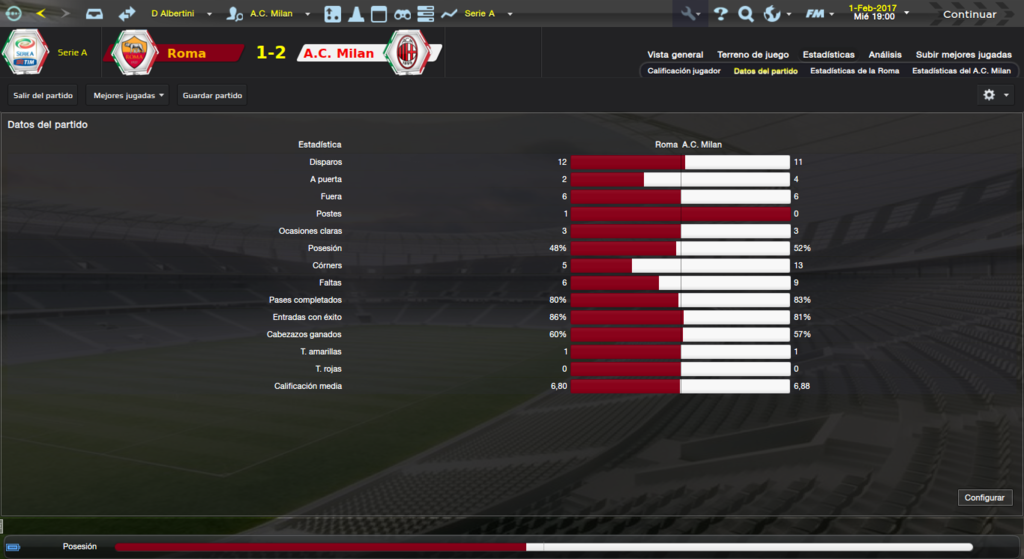Open the Mejores jugadas dropdown
Screen dimensions: 1024x559
[128, 95]
